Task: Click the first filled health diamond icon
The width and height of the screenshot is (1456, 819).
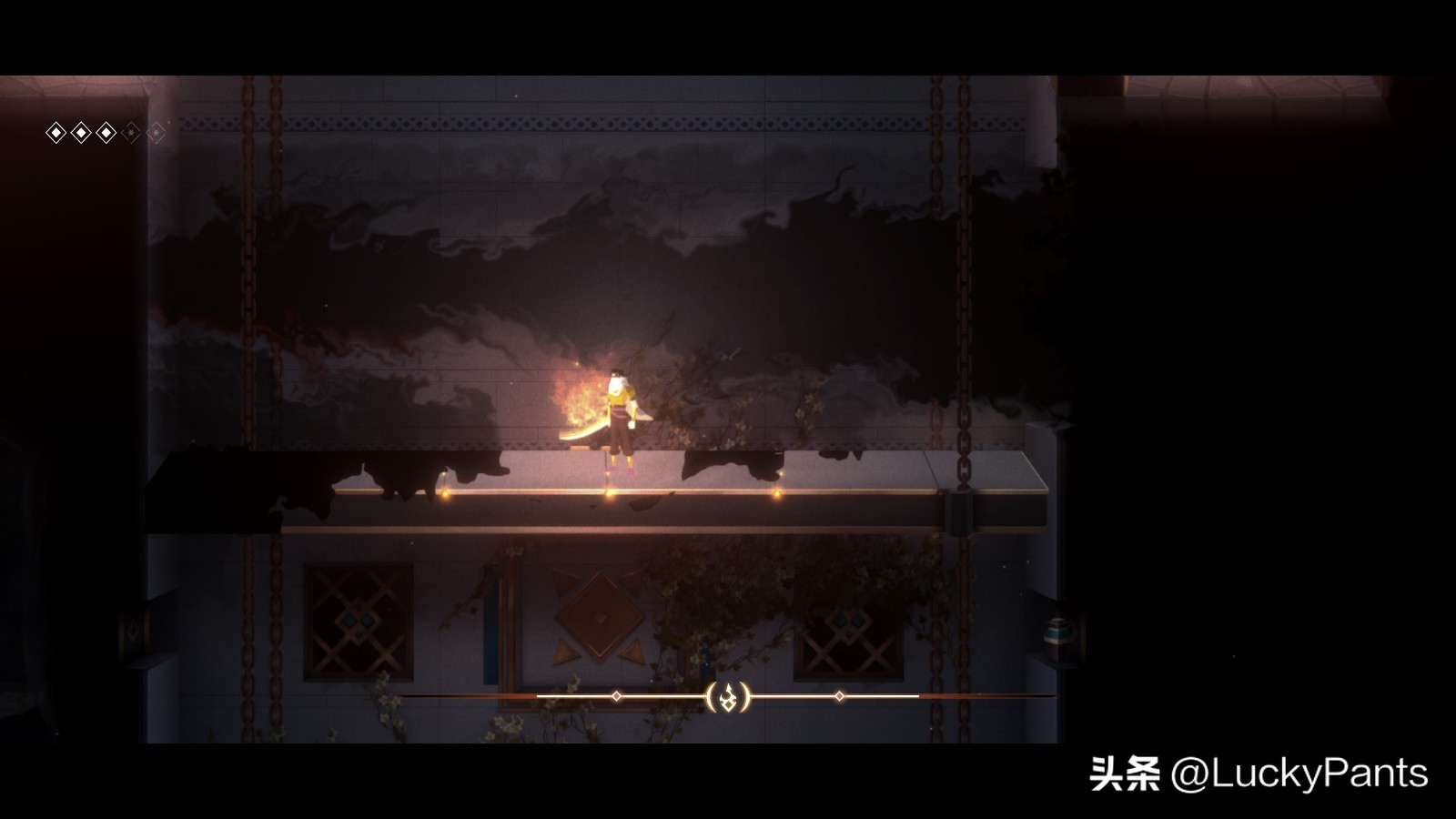Action: click(56, 132)
